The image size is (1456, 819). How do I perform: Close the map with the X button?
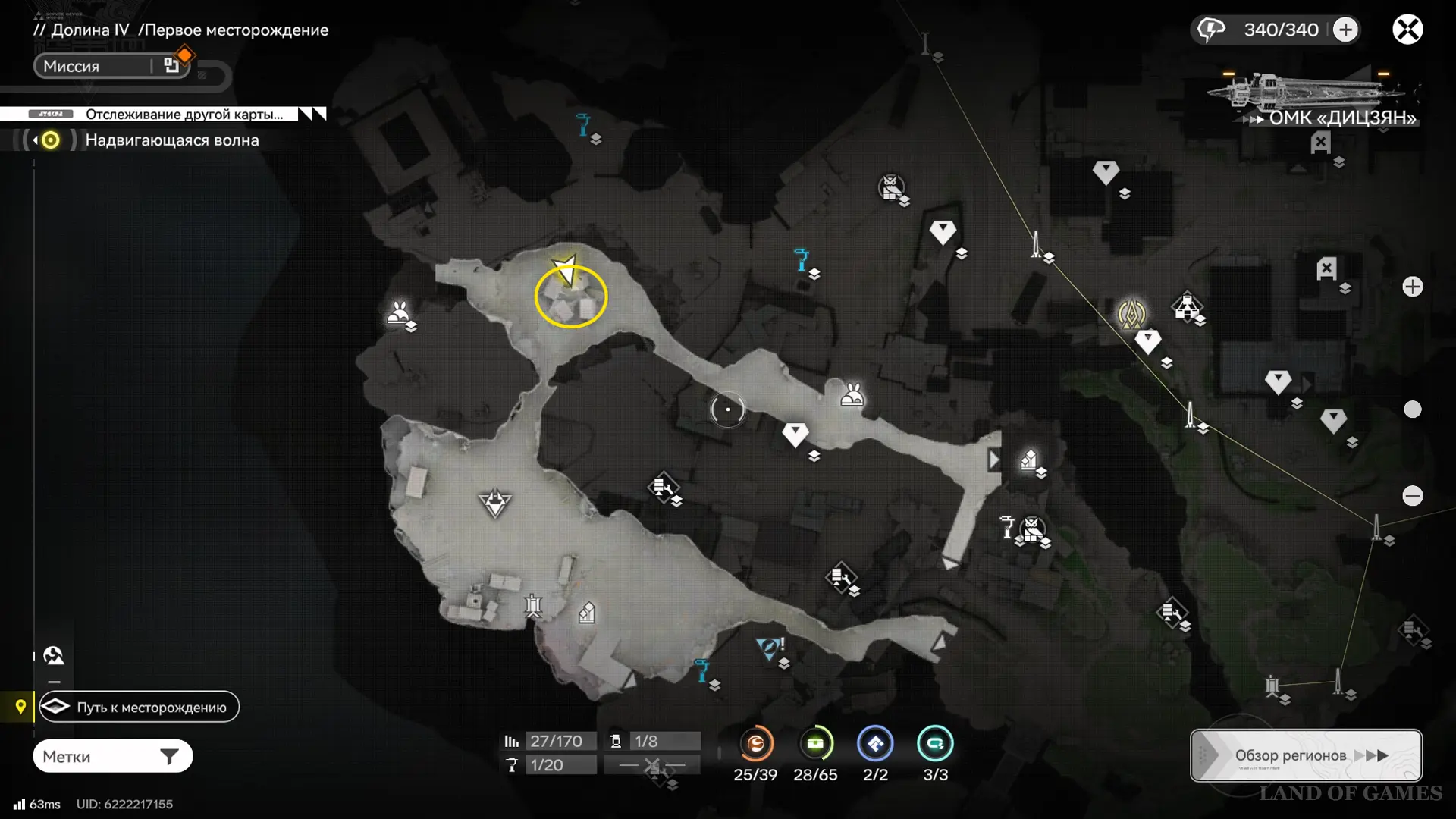click(x=1407, y=30)
